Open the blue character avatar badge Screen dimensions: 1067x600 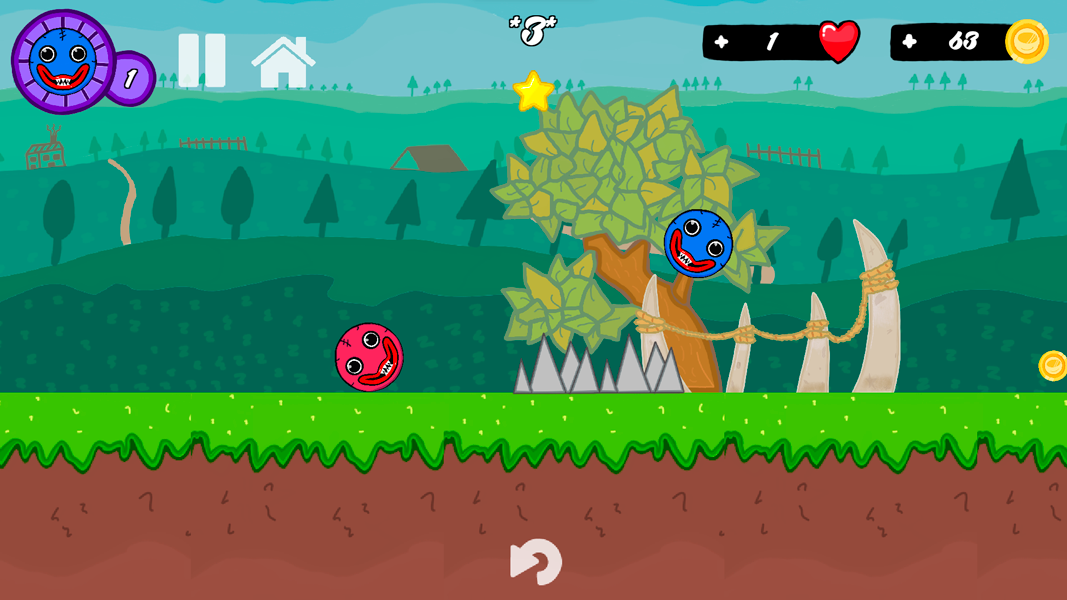pos(63,60)
